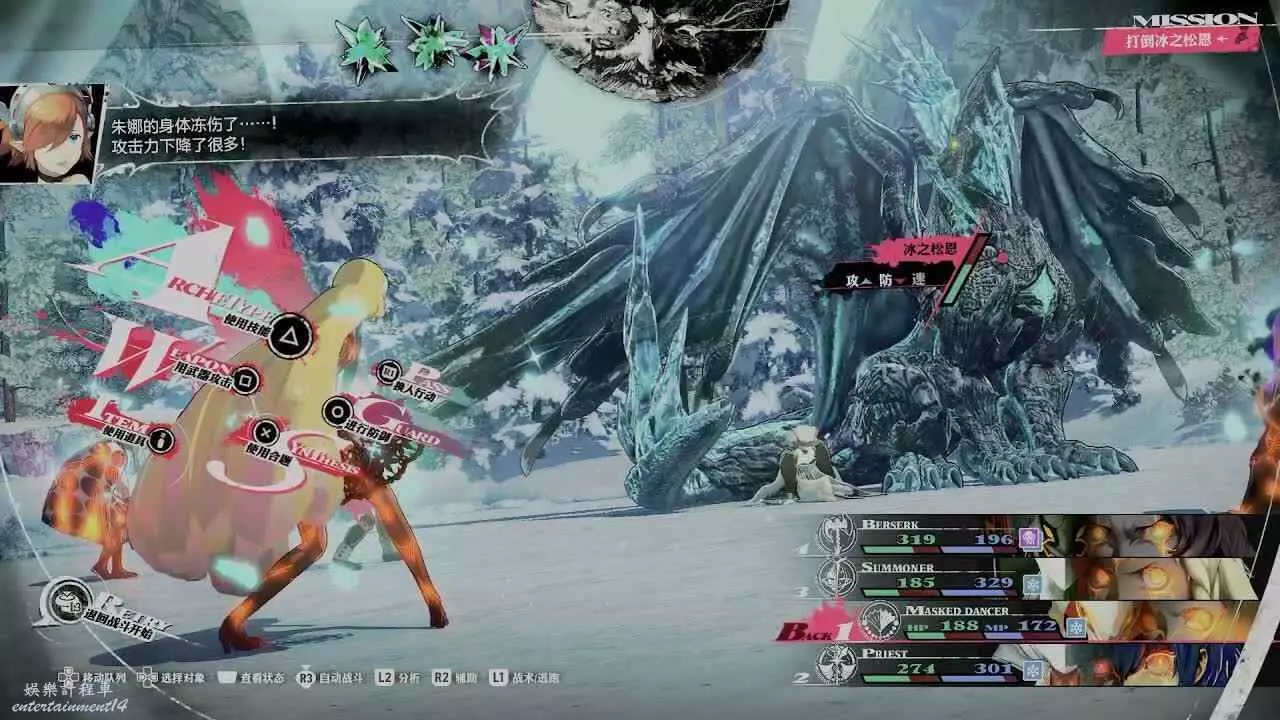Choose the Synthesis command
This screenshot has width=1280, height=720.
click(265, 432)
